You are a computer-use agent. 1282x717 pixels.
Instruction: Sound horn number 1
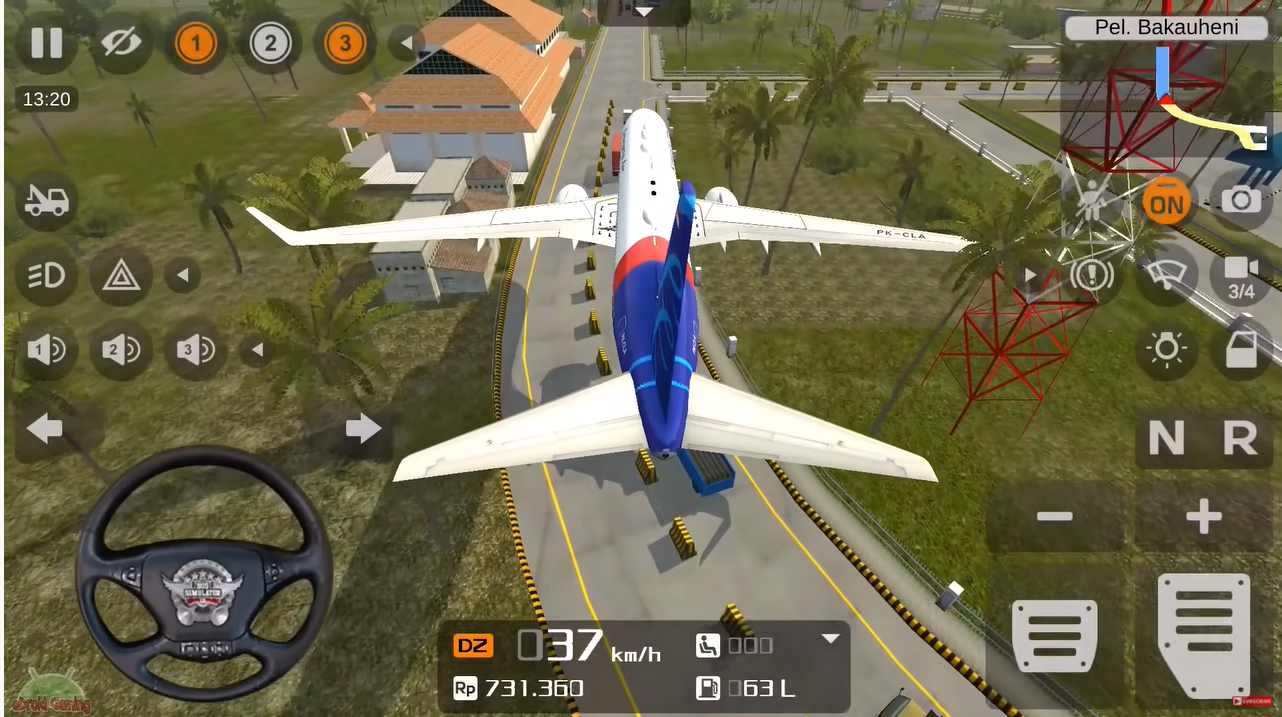pos(46,350)
